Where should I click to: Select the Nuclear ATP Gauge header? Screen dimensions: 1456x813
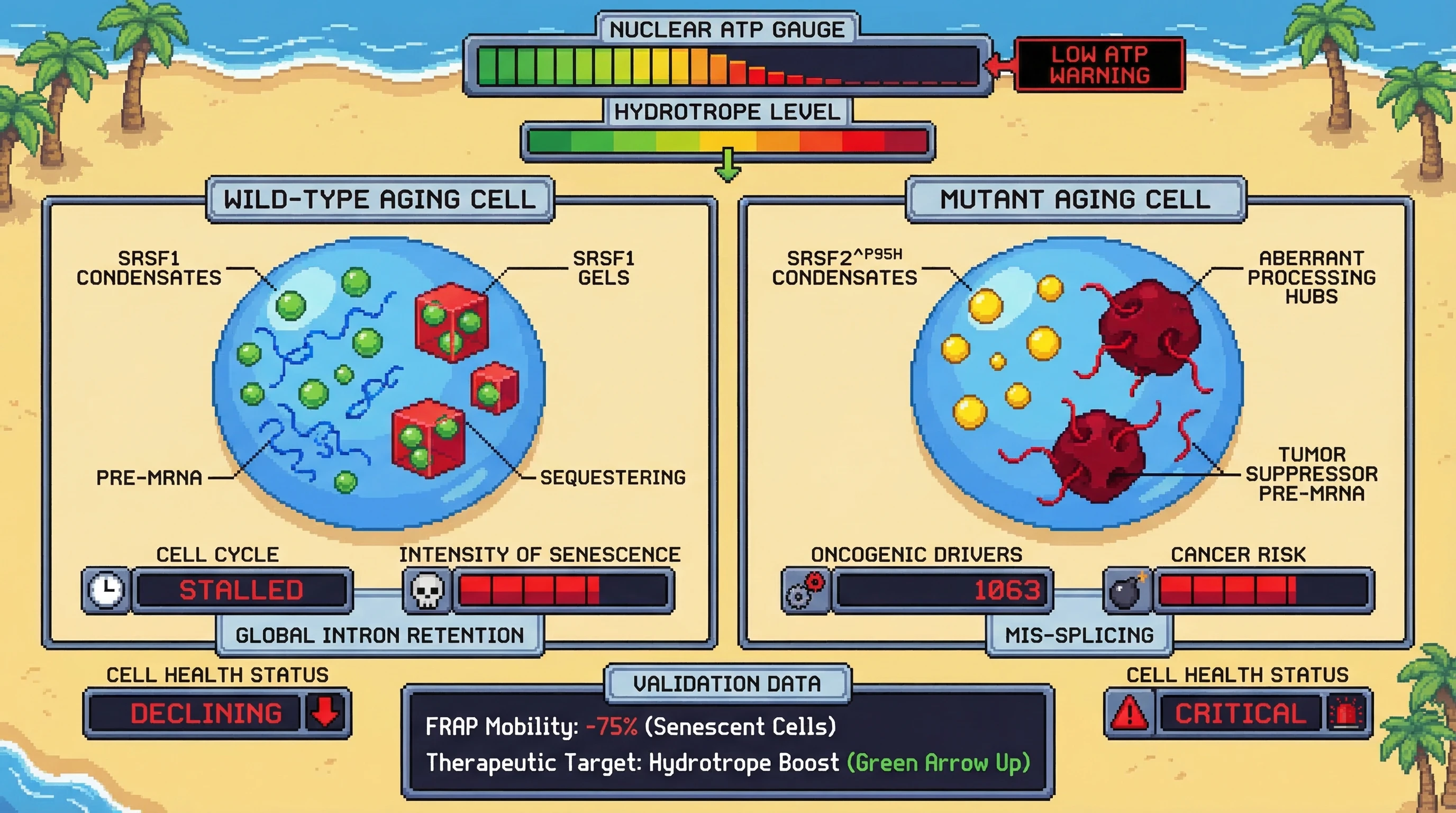tap(727, 30)
